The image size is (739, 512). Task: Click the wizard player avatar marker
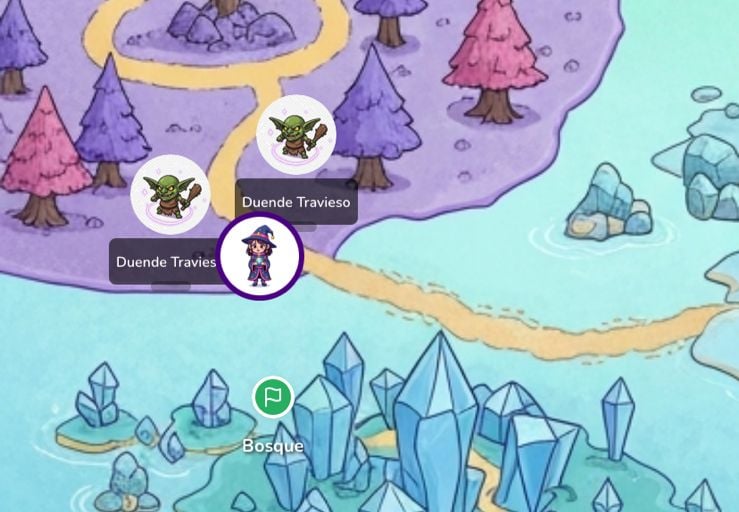[x=260, y=256]
